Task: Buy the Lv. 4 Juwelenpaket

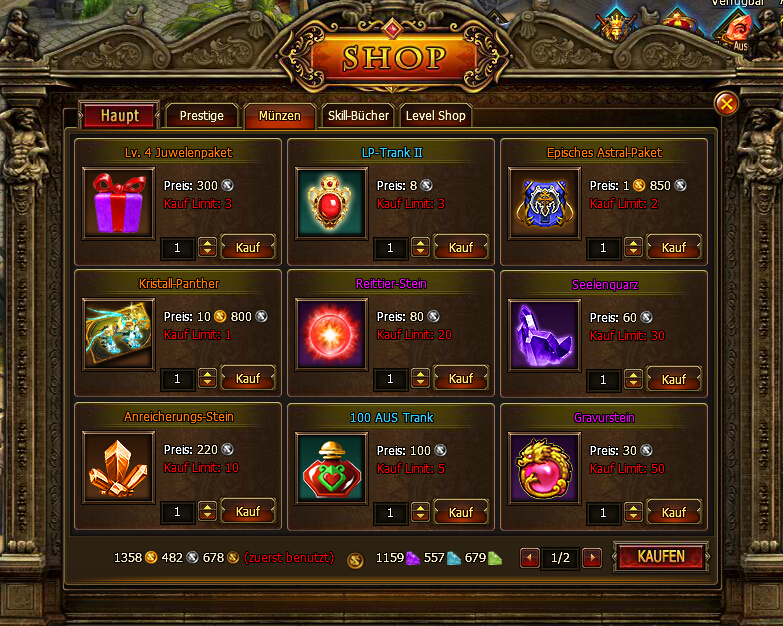Action: [247, 247]
